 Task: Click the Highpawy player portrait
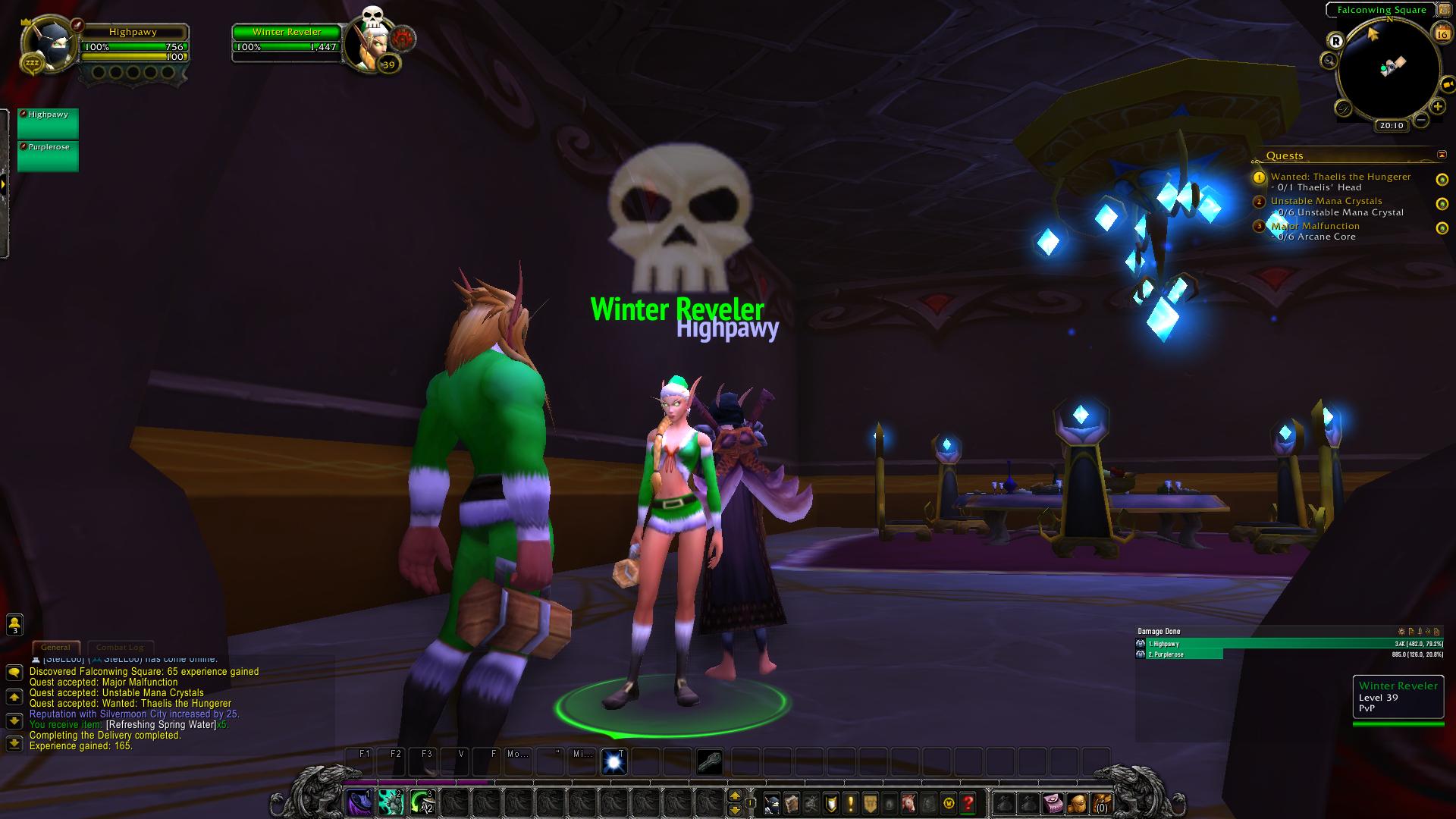tap(51, 47)
